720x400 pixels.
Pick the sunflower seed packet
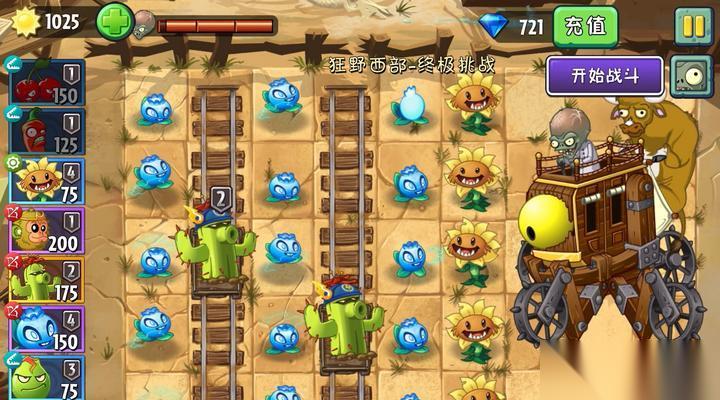pyautogui.click(x=46, y=180)
